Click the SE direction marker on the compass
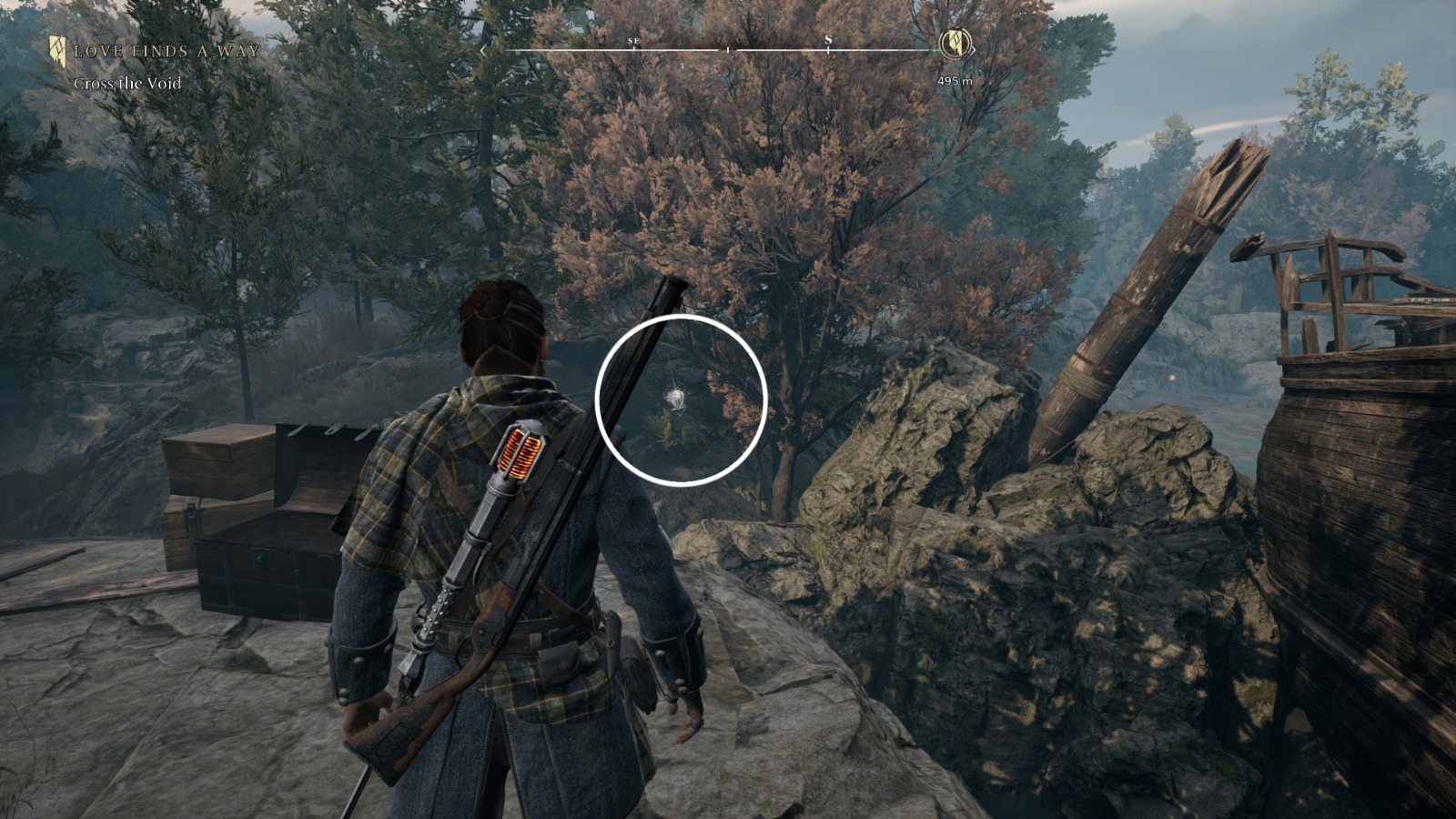The height and width of the screenshot is (819, 1456). coord(633,41)
